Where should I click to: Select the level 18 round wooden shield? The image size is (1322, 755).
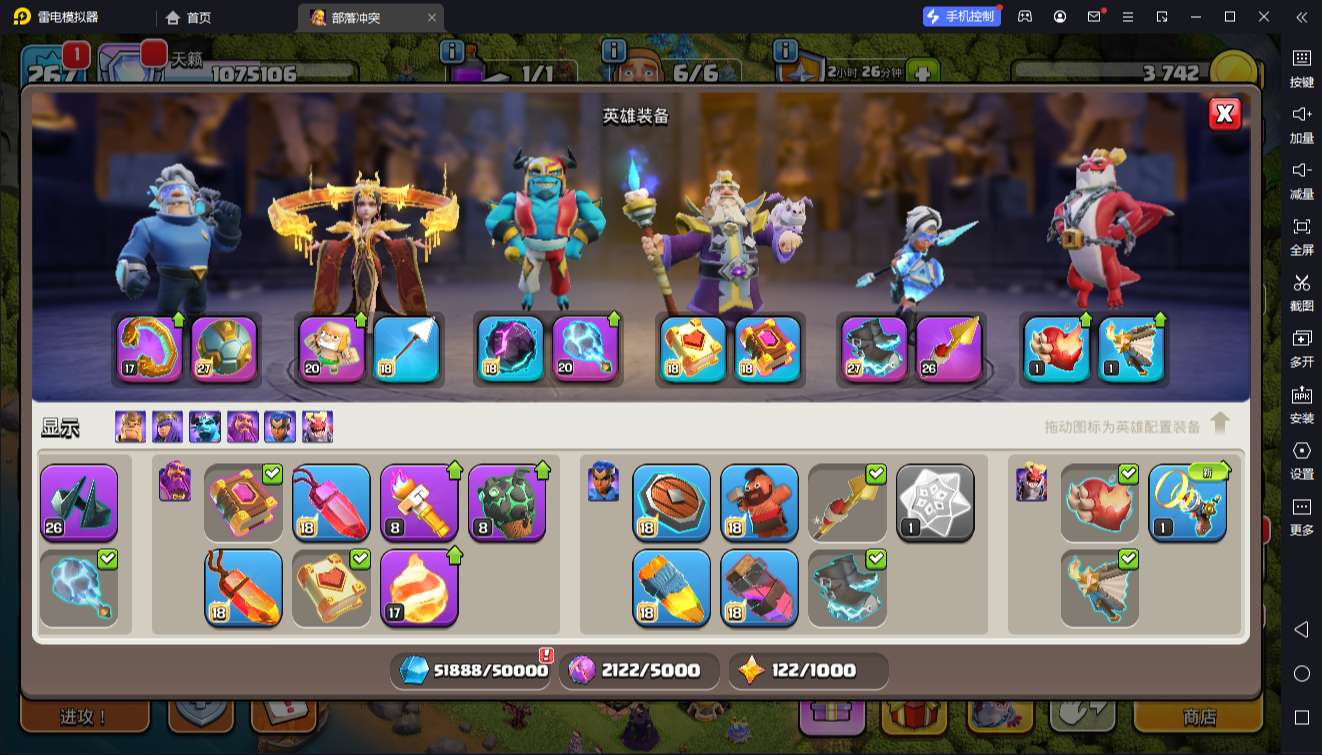pos(671,502)
